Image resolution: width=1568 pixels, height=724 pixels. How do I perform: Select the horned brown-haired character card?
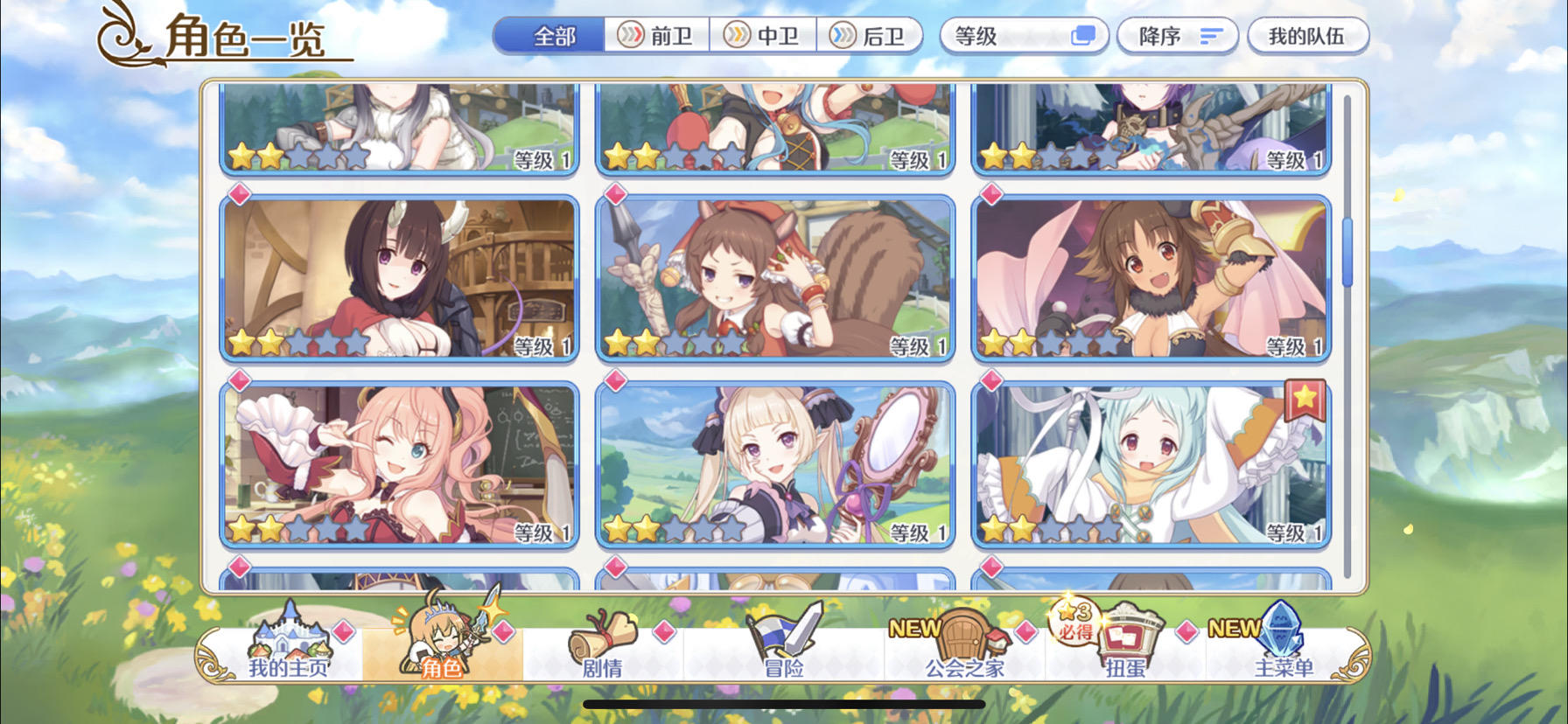(399, 275)
